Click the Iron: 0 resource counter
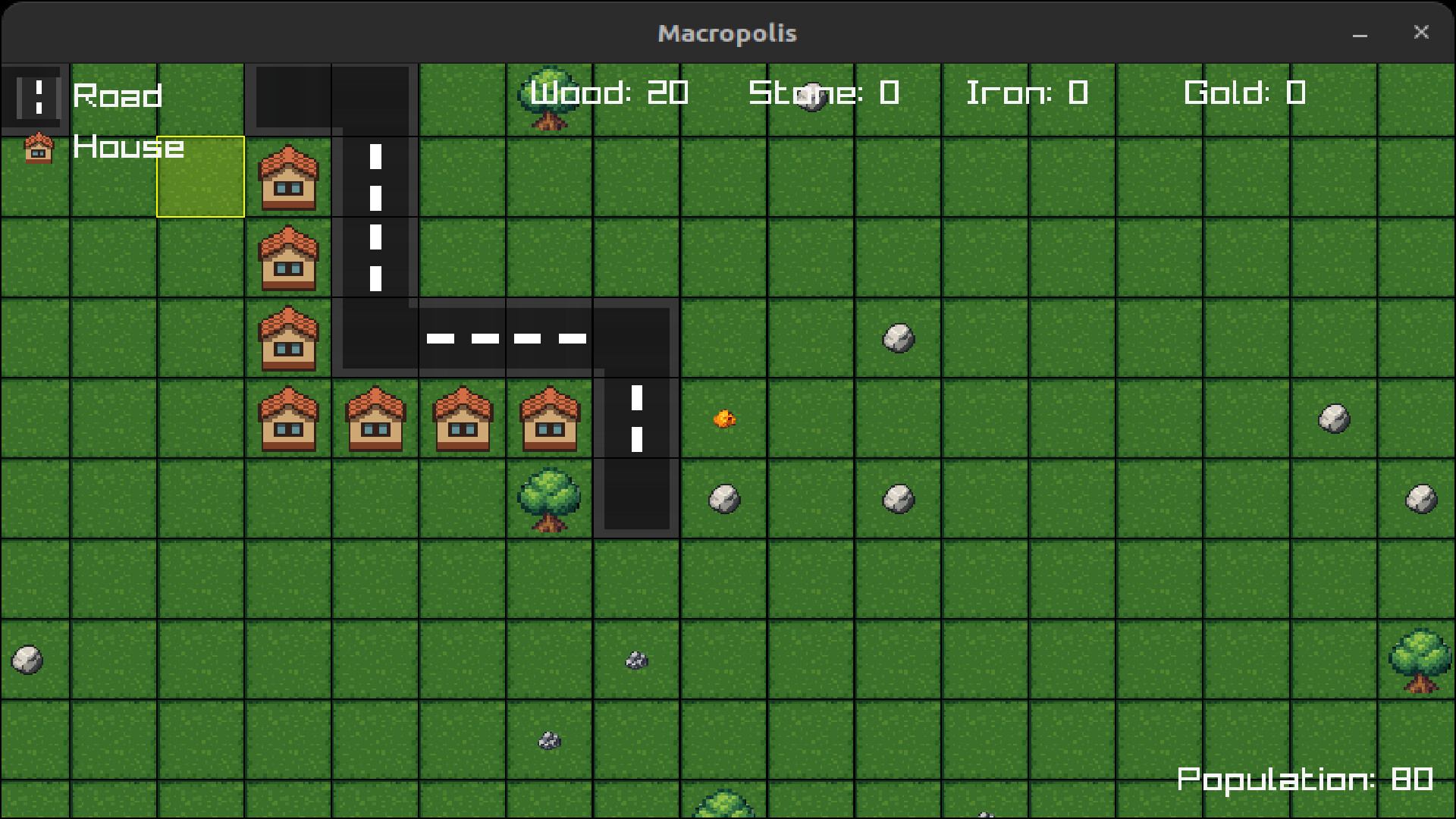1456x819 pixels. (x=1028, y=93)
